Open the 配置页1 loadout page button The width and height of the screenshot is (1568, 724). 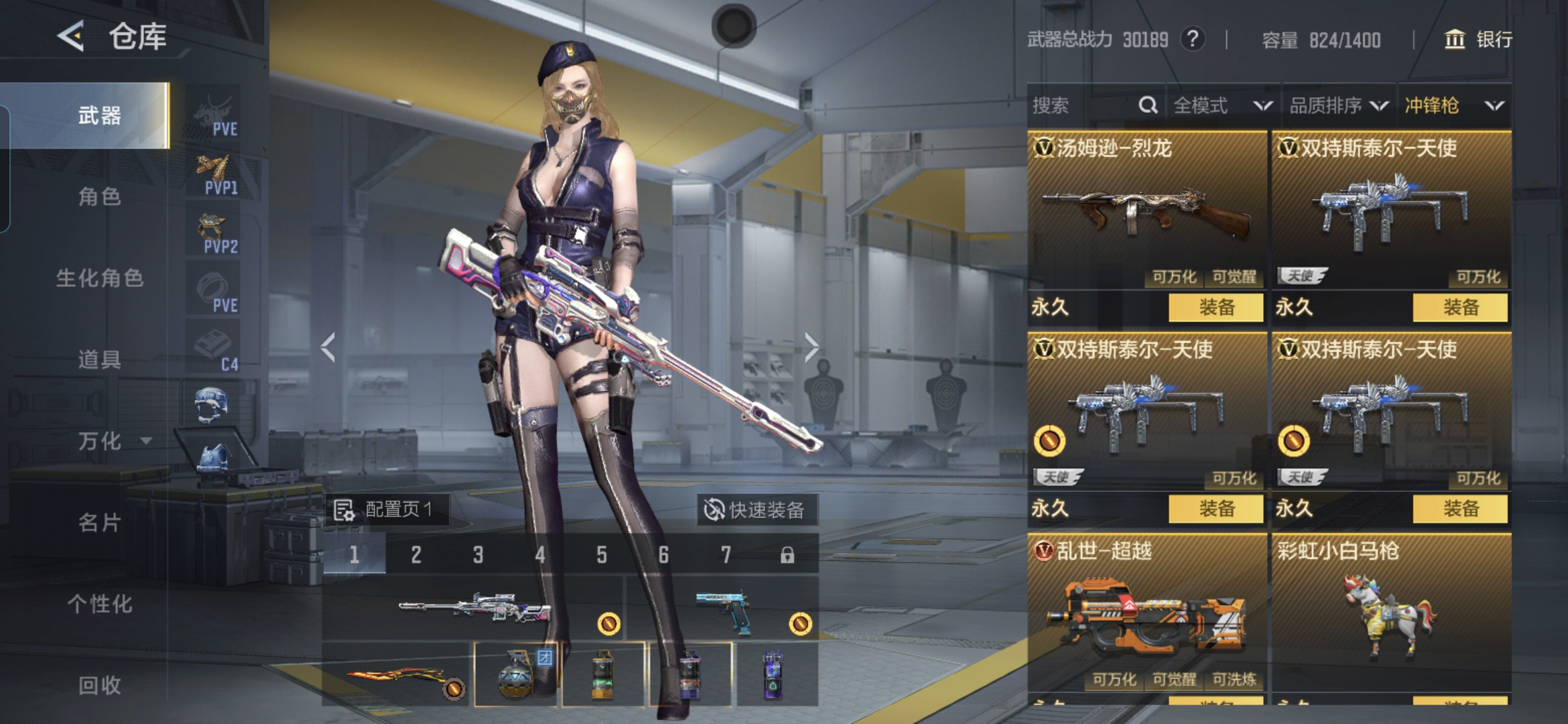pyautogui.click(x=387, y=510)
